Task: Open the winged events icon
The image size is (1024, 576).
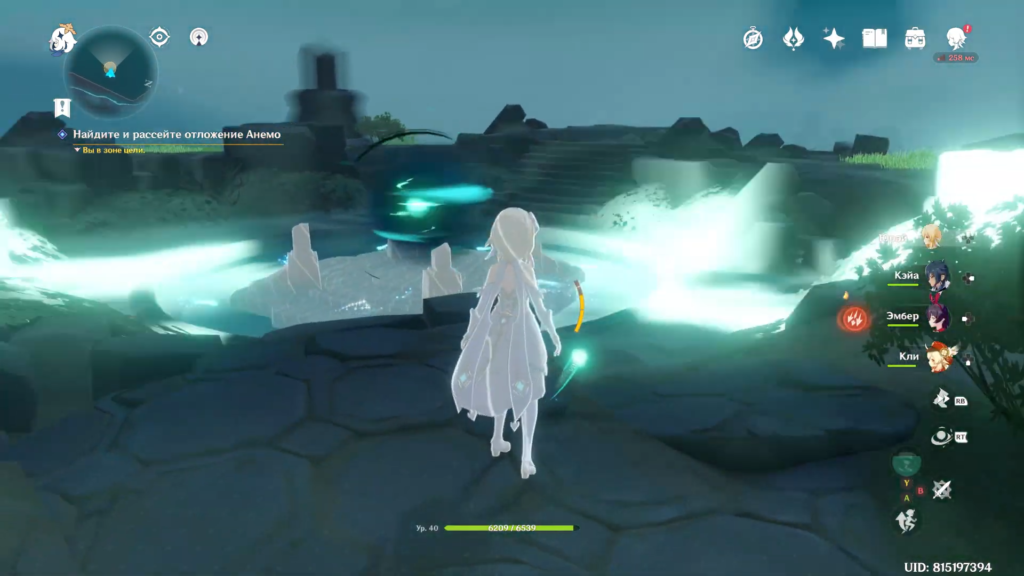Action: pos(793,38)
